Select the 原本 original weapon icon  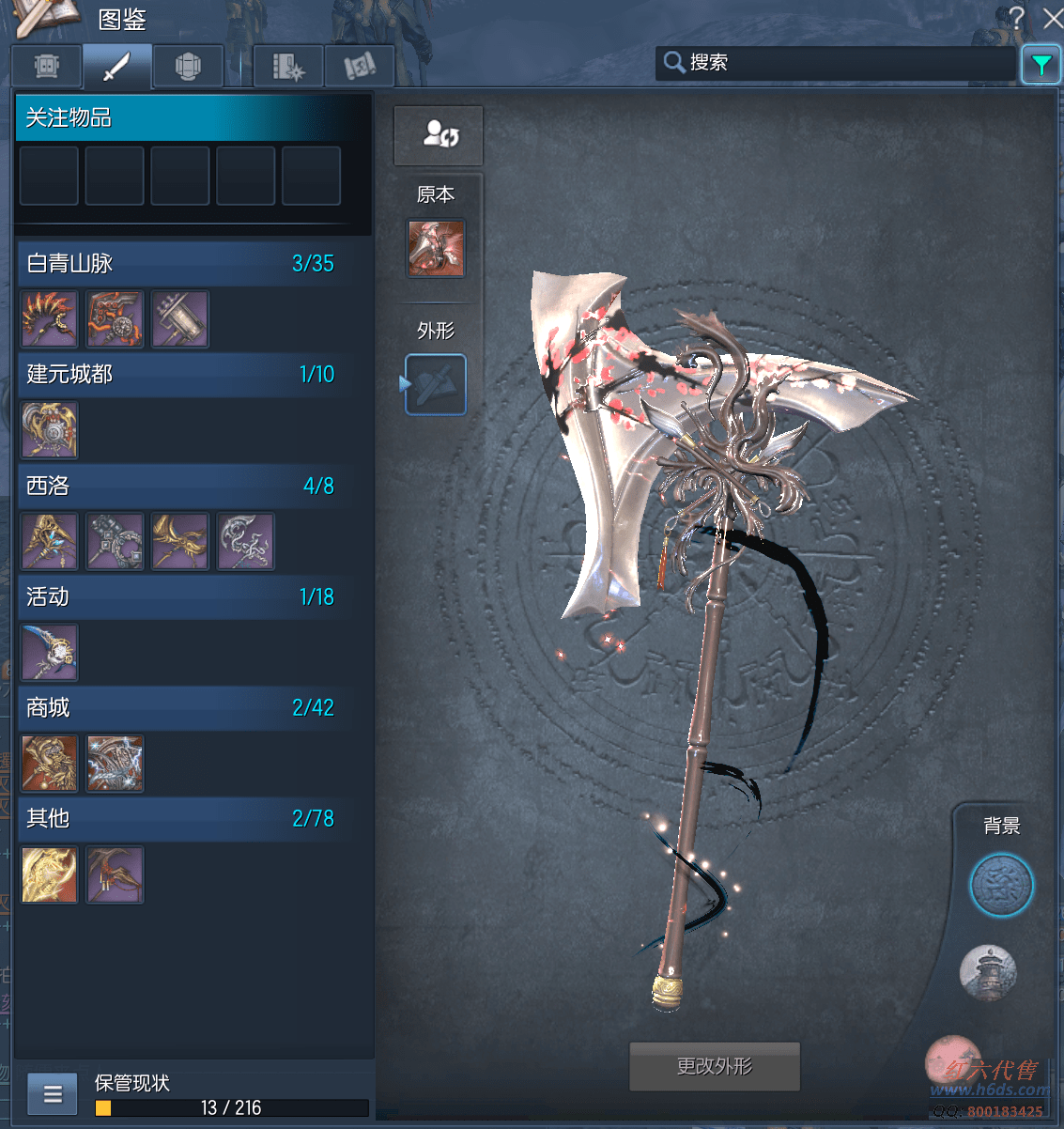pyautogui.click(x=436, y=248)
